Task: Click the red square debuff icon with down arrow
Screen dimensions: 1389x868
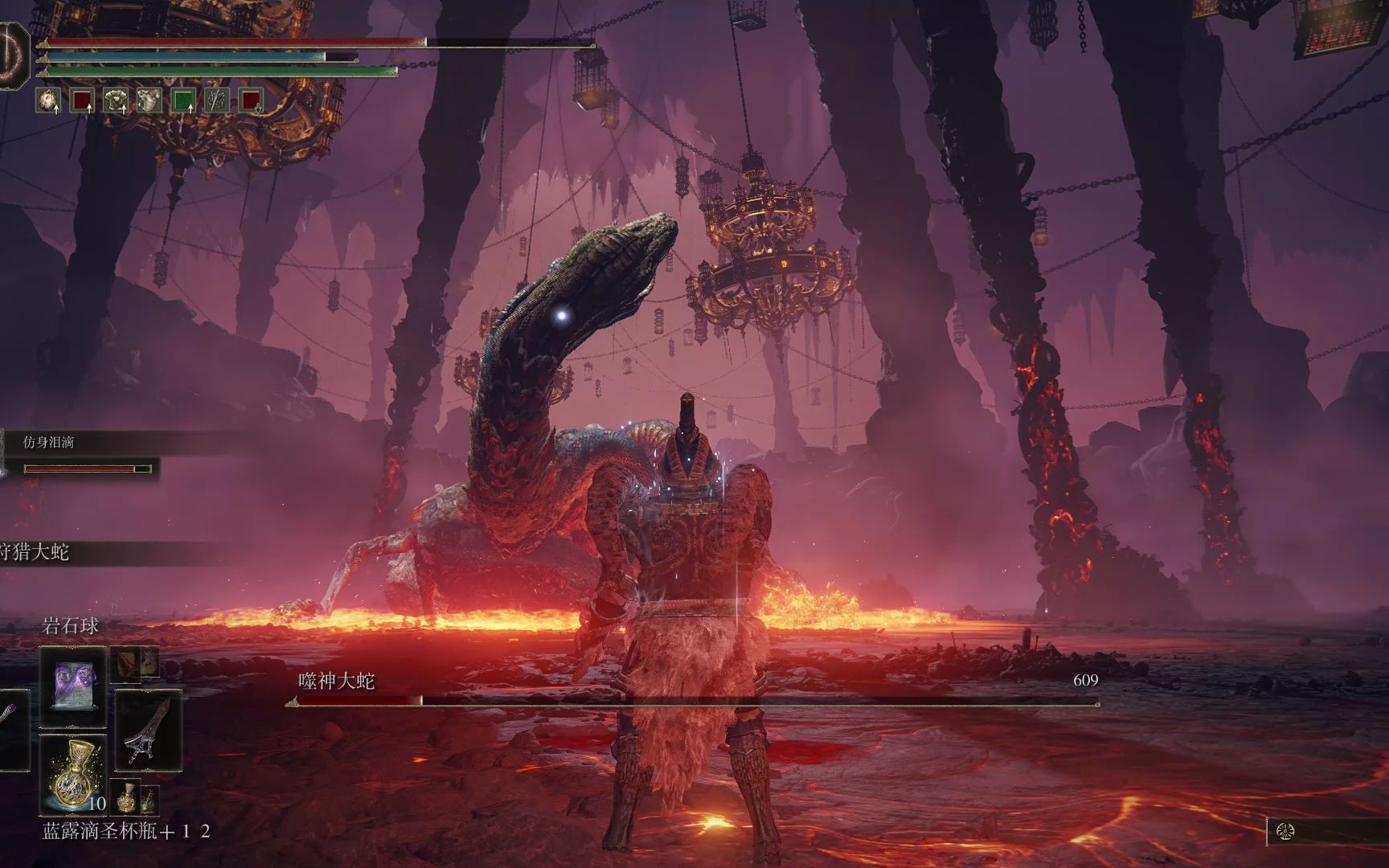Action: (251, 100)
